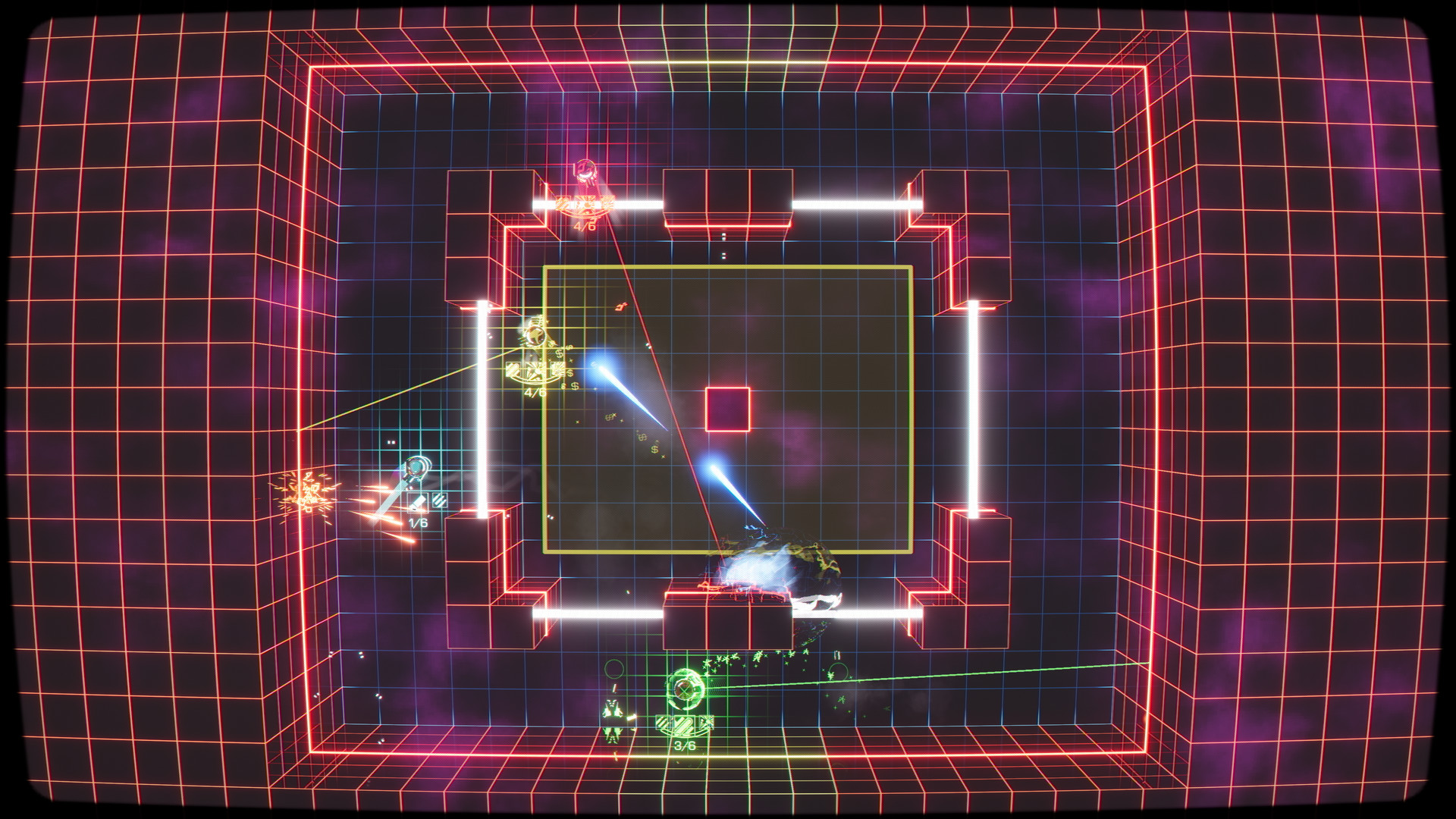Image resolution: width=1456 pixels, height=819 pixels.
Task: Click the cyan 1/6 counter text
Action: point(418,522)
